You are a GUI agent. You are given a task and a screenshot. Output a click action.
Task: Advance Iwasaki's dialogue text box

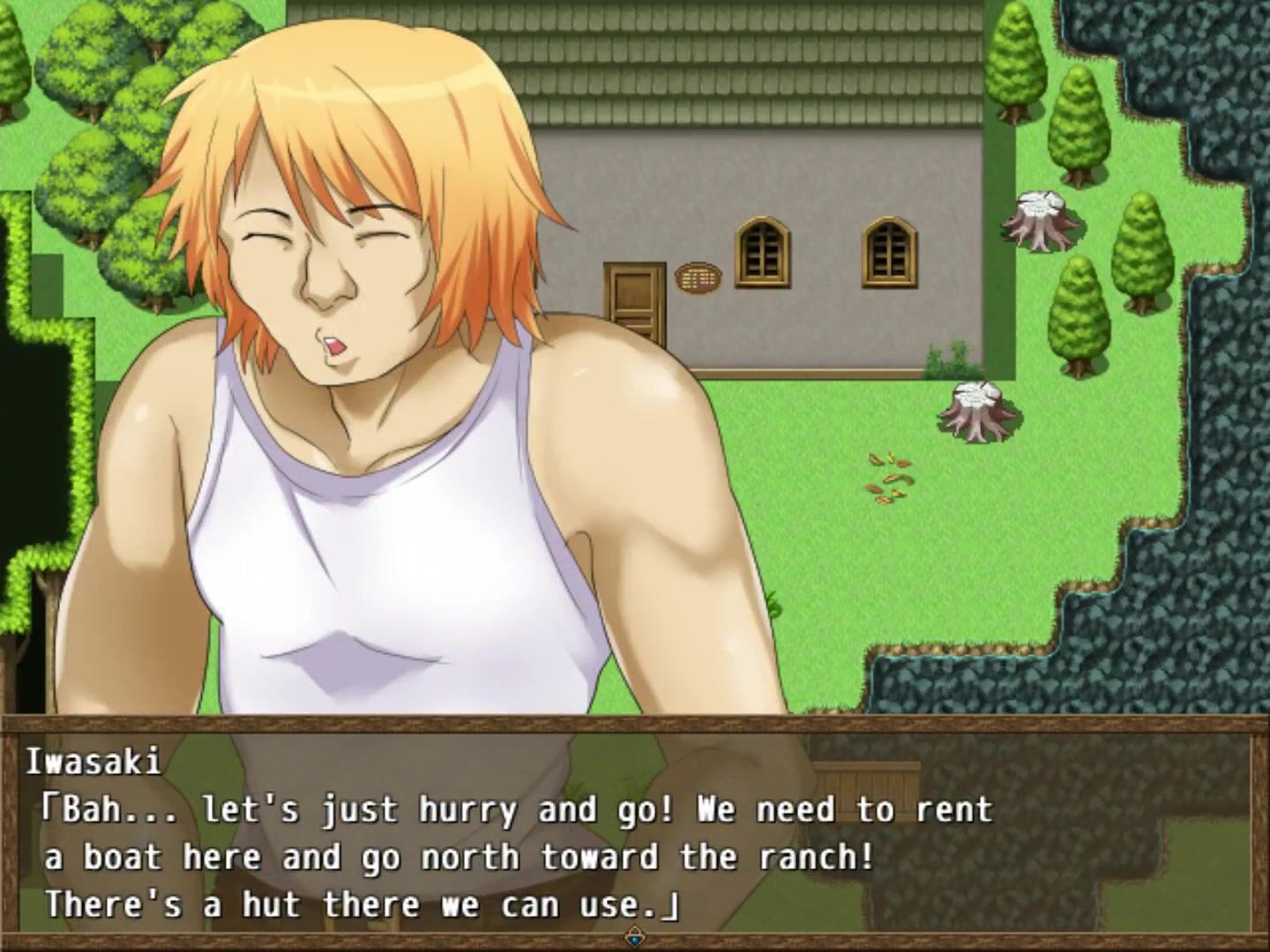635,833
